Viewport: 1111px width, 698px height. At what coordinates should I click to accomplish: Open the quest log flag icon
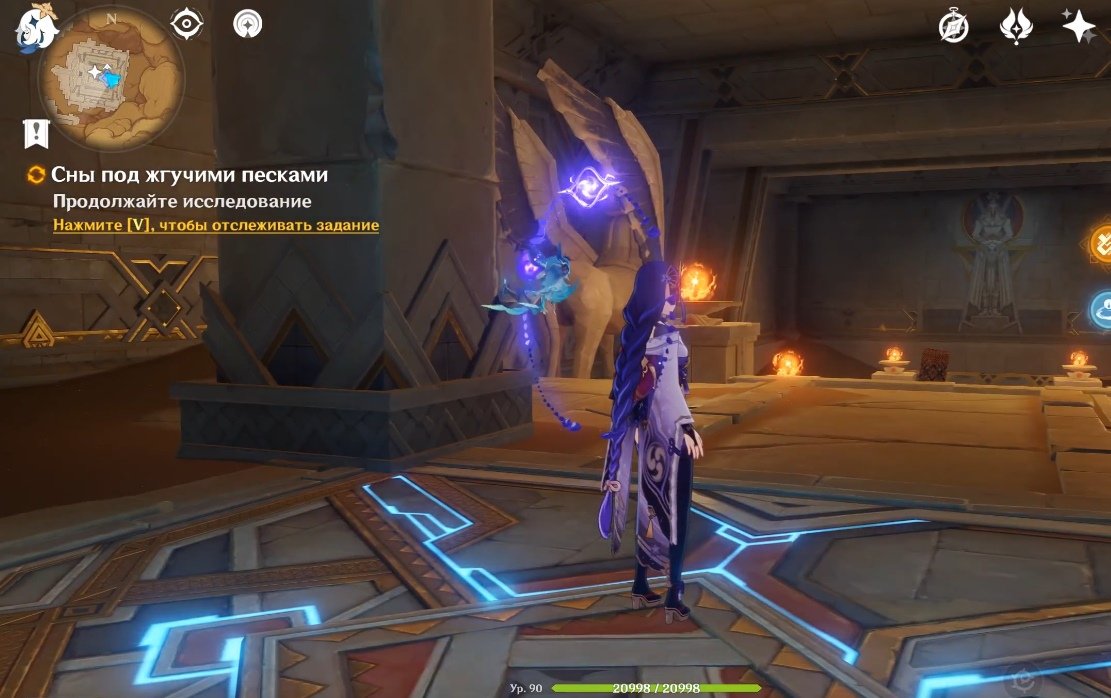36,132
